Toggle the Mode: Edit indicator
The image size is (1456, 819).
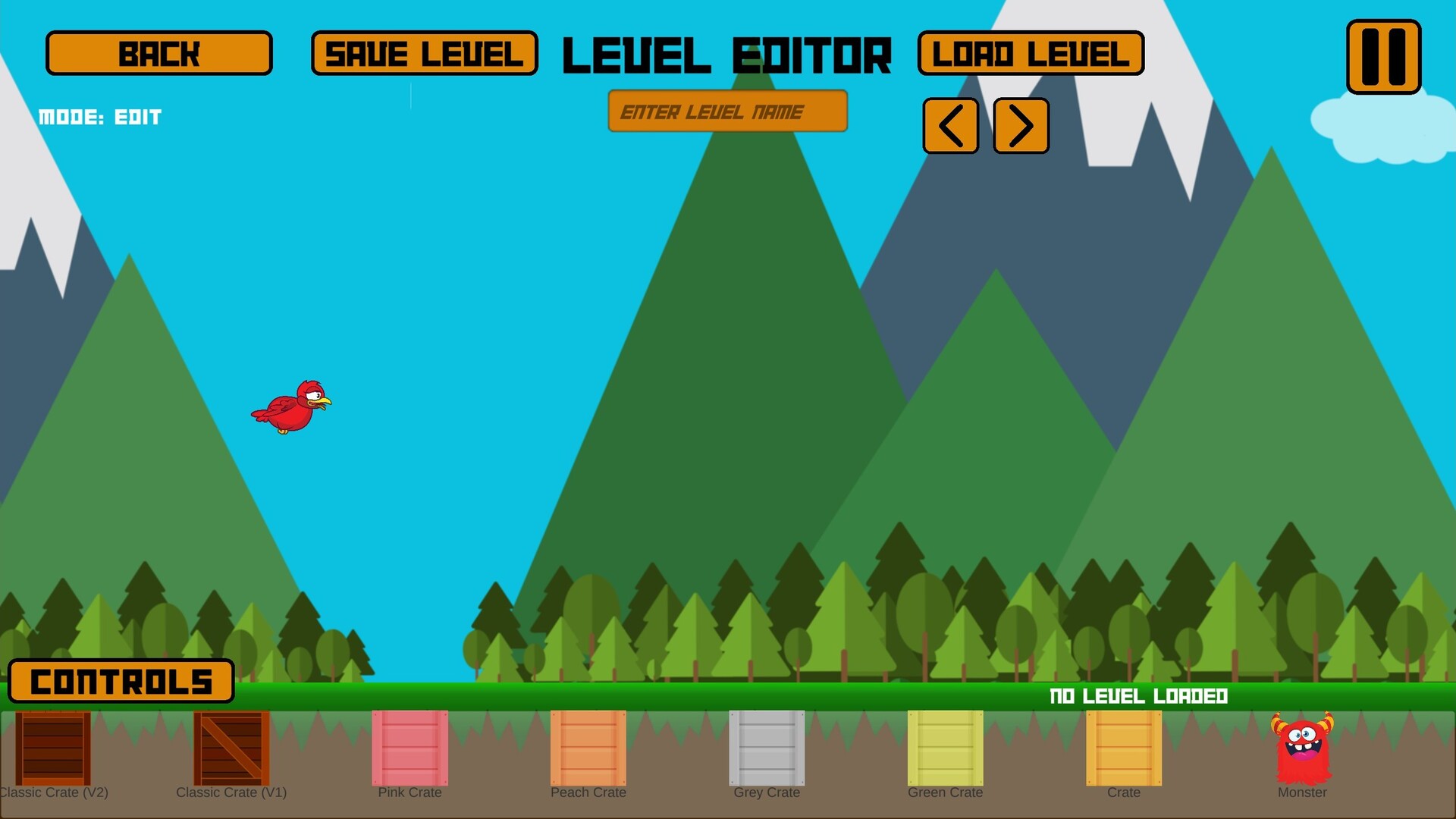pos(100,117)
